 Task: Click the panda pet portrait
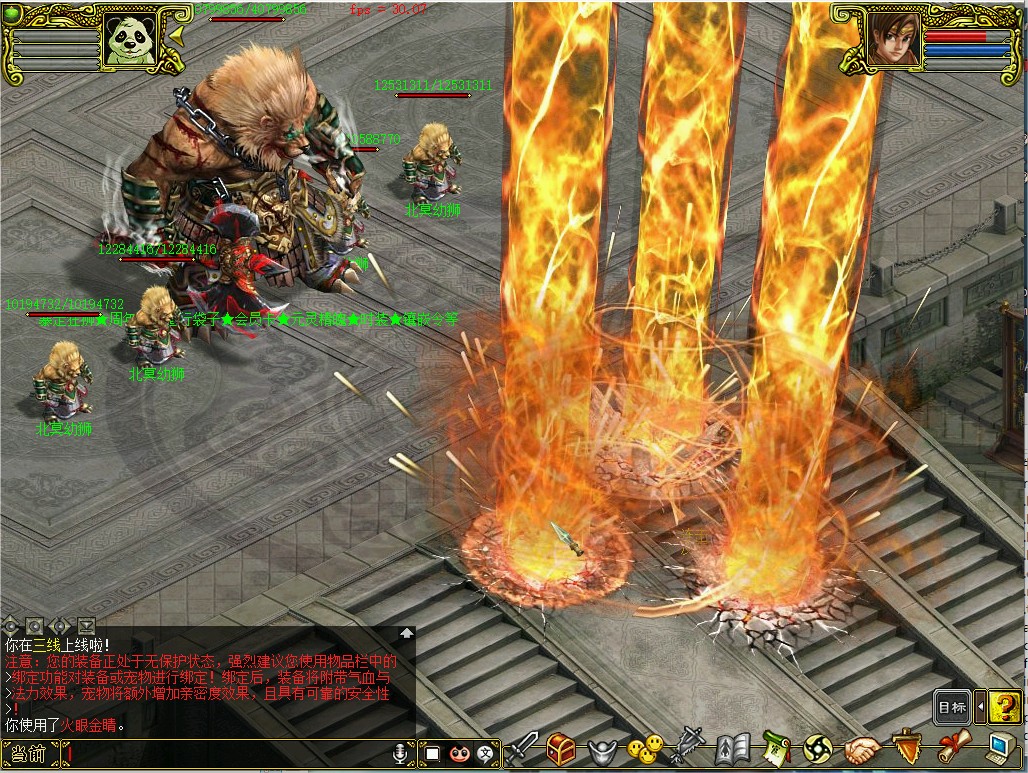point(130,41)
